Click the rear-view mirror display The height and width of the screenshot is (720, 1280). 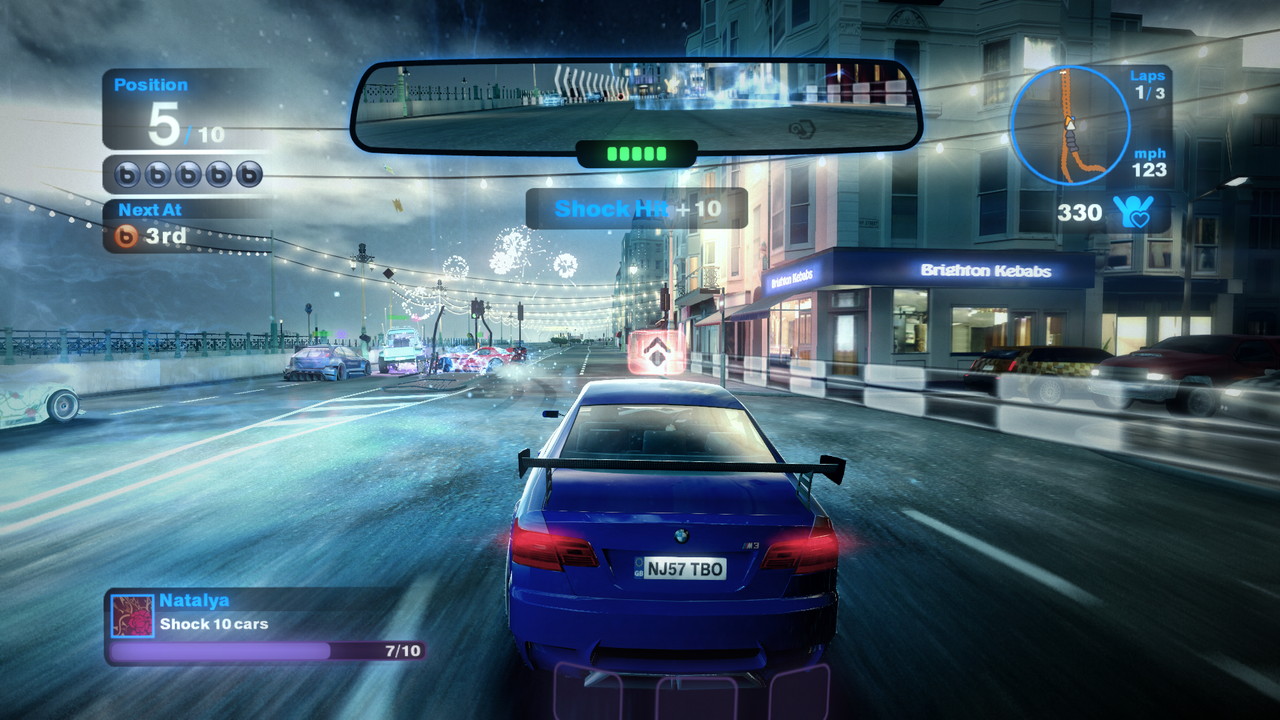tap(636, 104)
